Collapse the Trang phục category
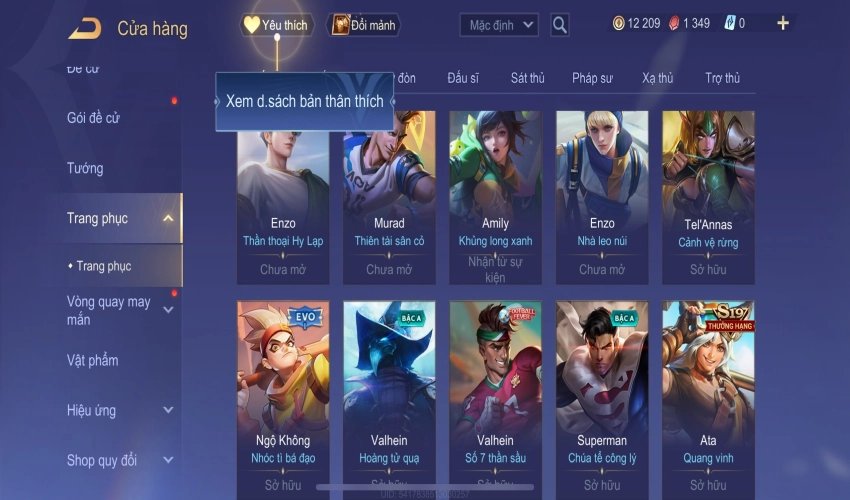 tap(168, 219)
